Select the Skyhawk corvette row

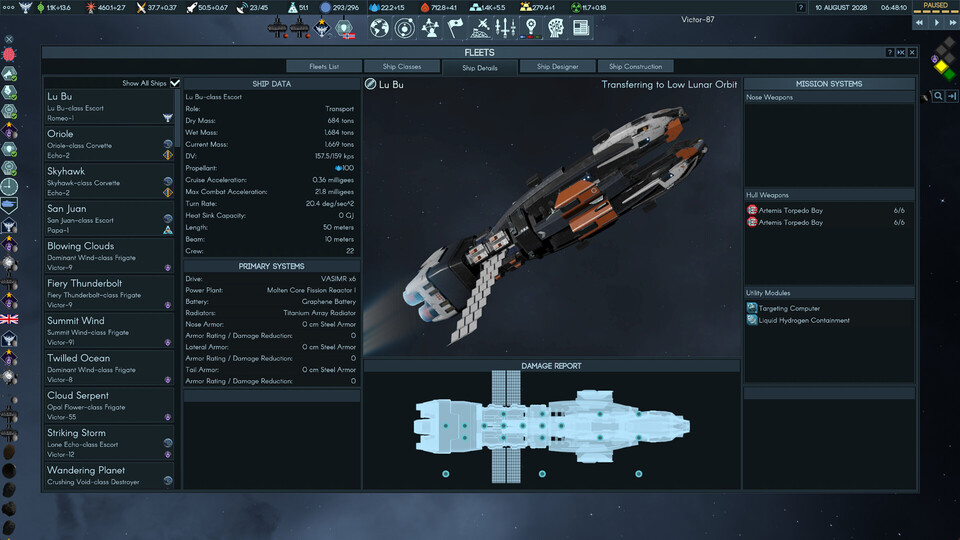105,182
